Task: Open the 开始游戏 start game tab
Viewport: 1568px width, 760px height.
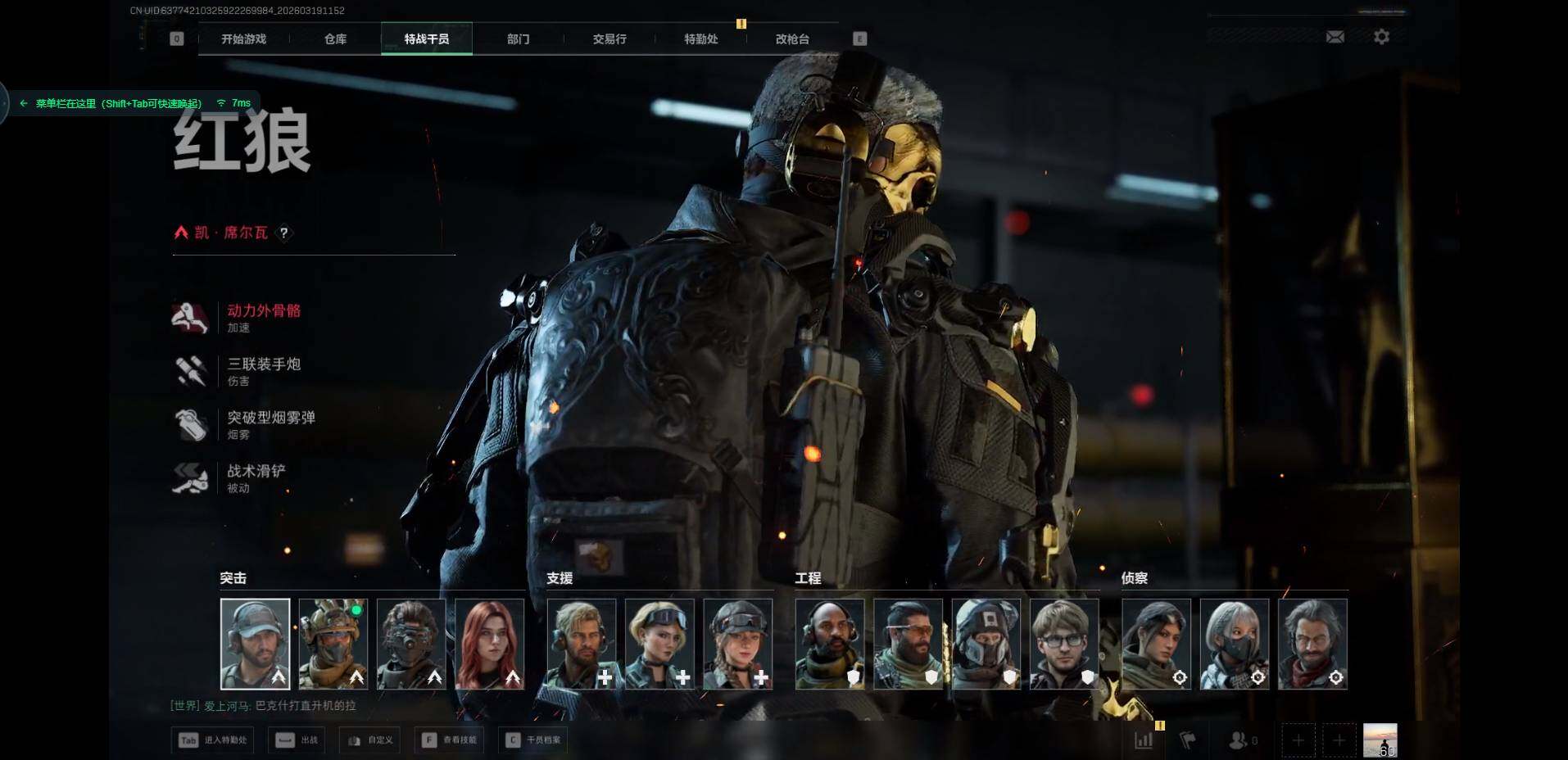Action: (x=243, y=39)
